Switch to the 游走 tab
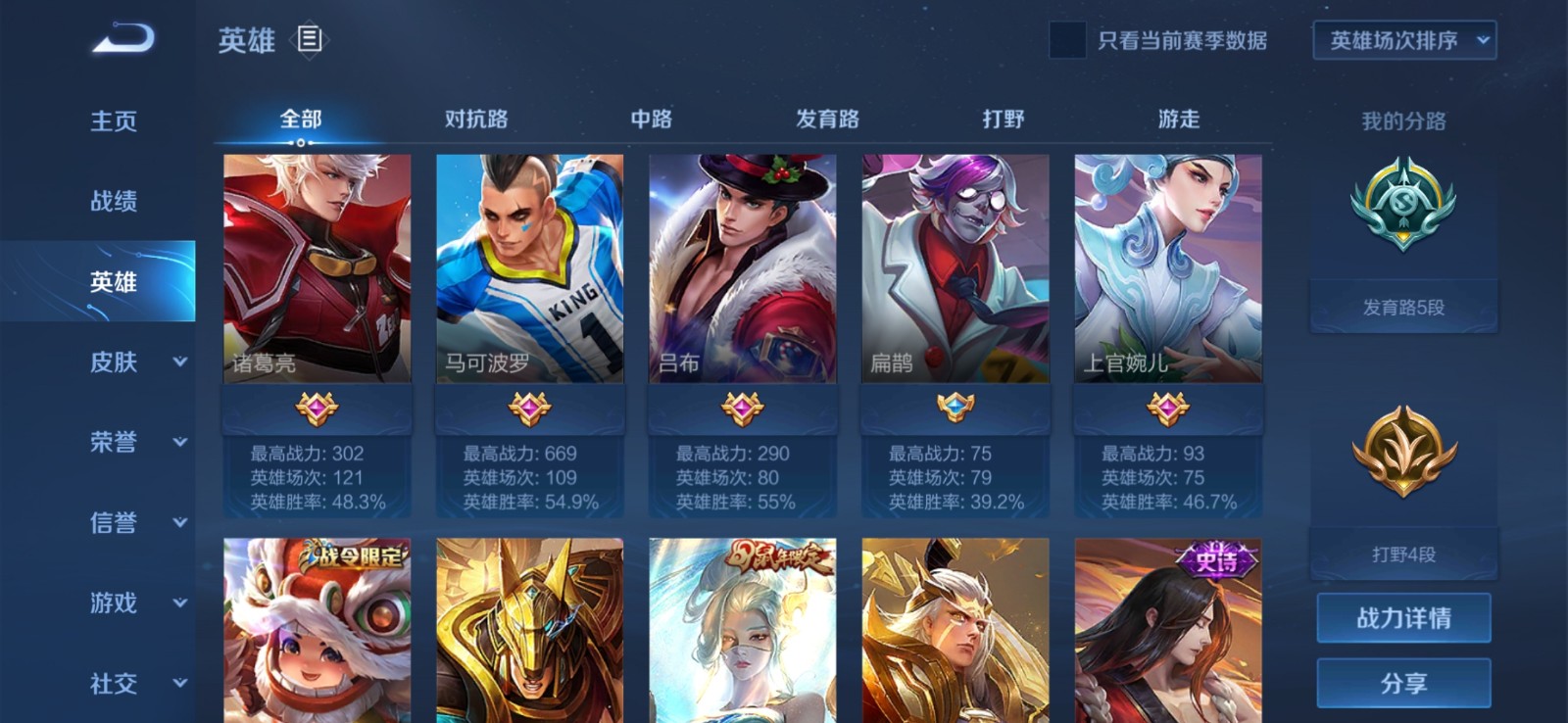Viewport: 1568px width, 723px height. (x=1178, y=118)
